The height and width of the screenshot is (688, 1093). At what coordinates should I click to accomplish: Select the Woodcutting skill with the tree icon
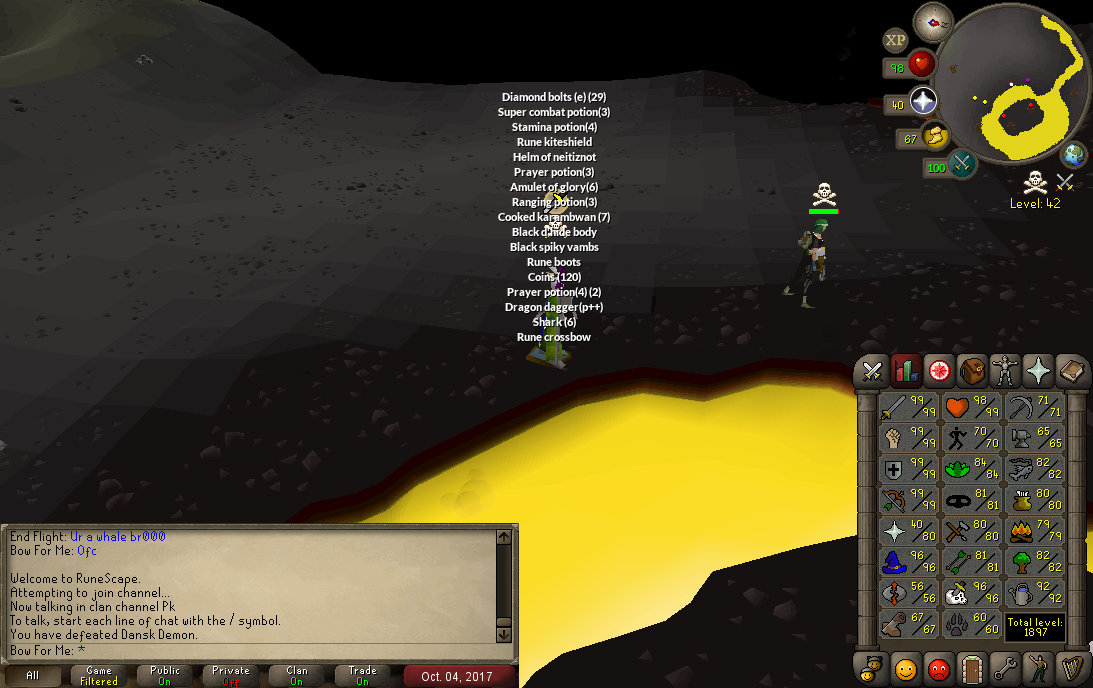[1033, 563]
